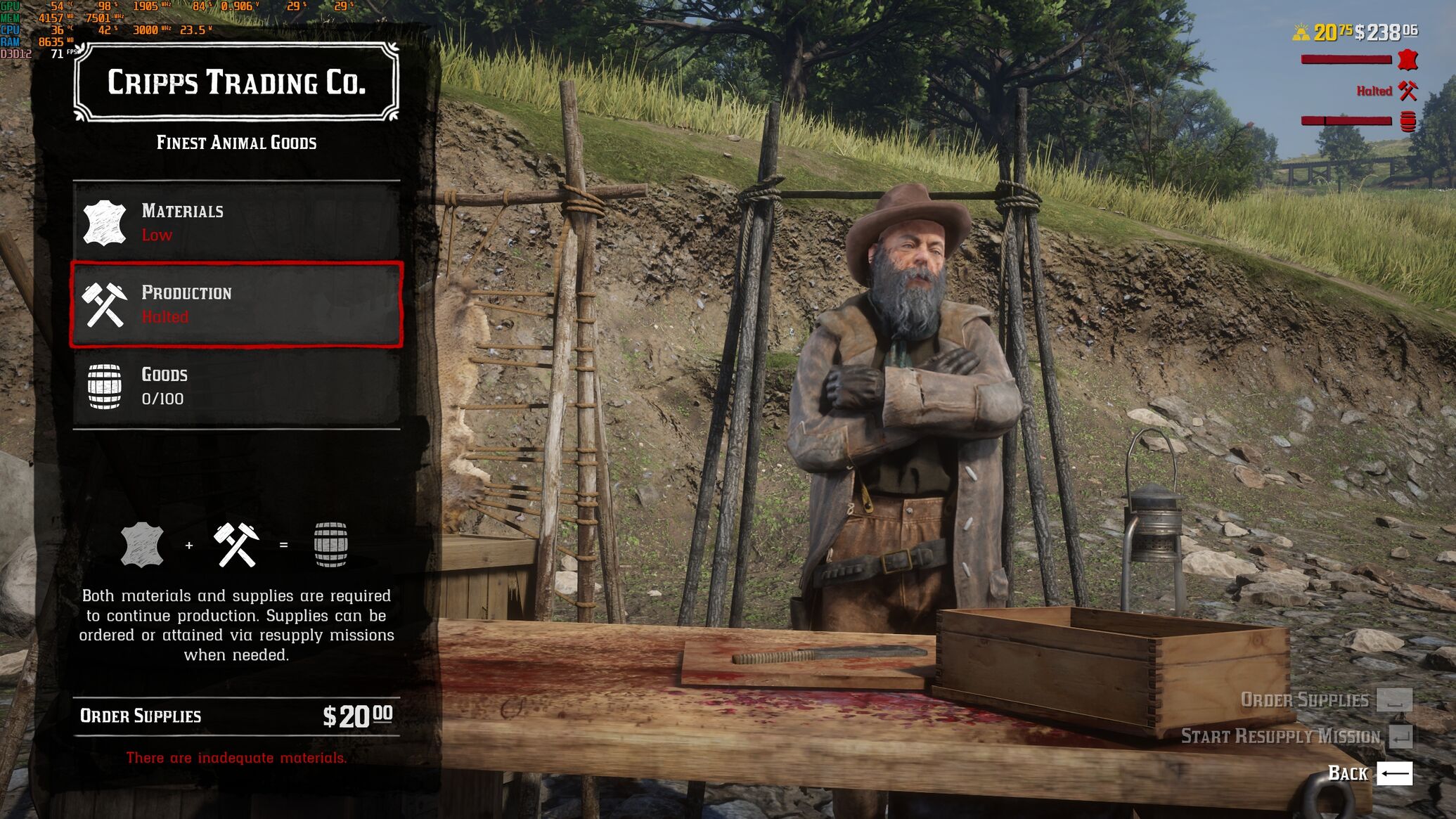Screen dimensions: 1456x819
Task: Order Supplies for $20.00
Action: tap(236, 716)
